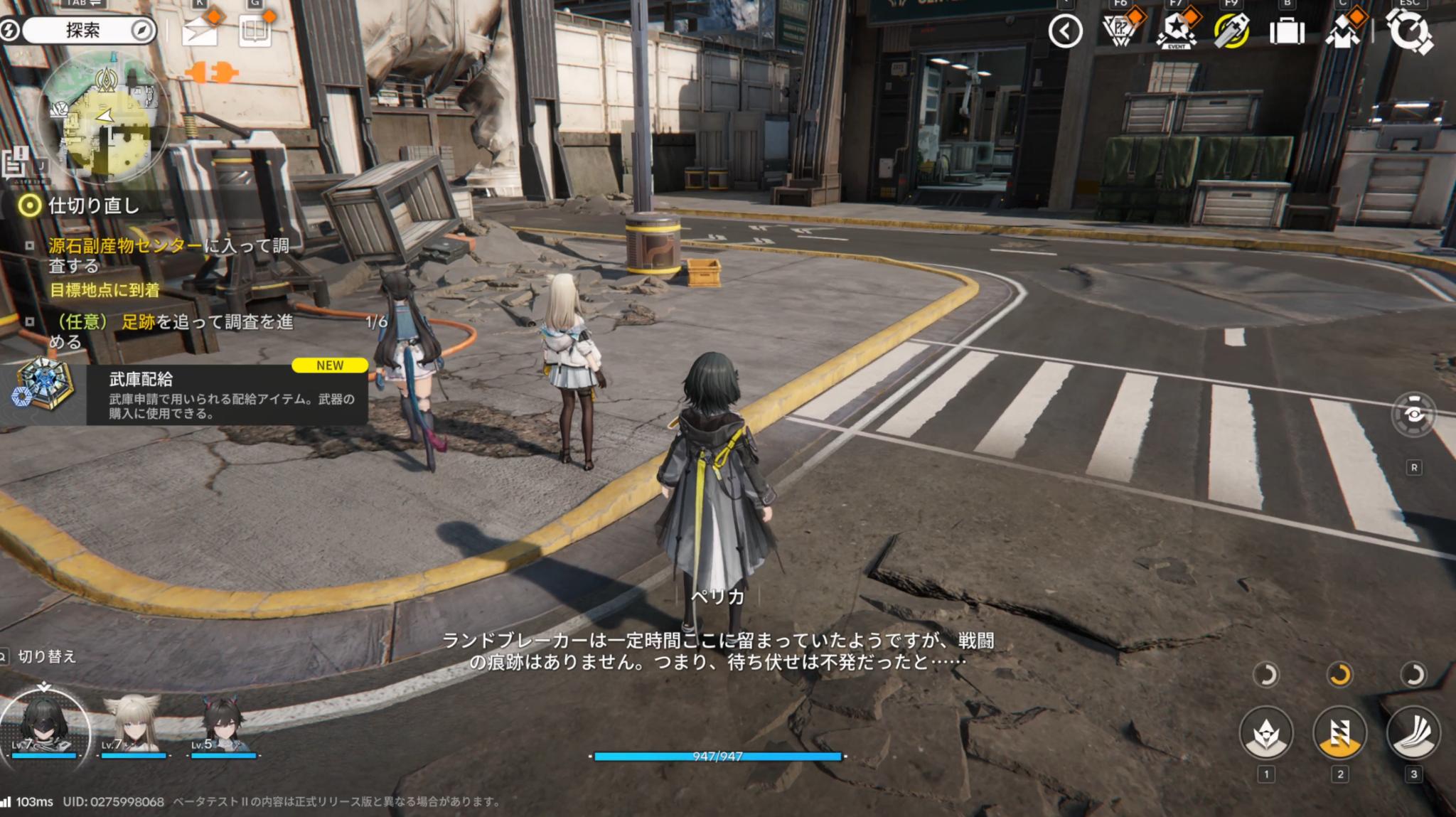Activate skill number 1 icon
Image resolution: width=1456 pixels, height=817 pixels.
[x=1265, y=732]
